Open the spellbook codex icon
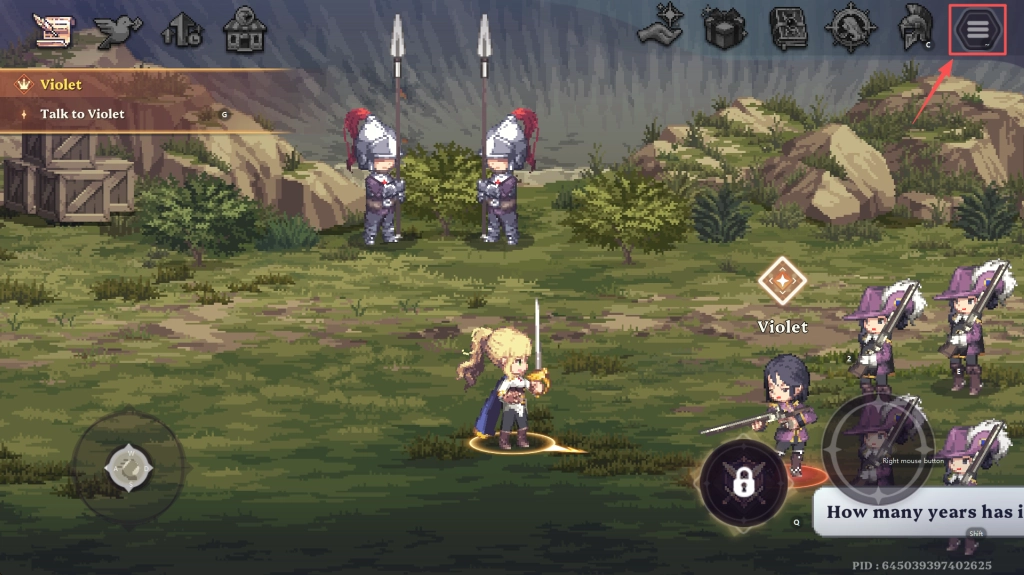 (788, 30)
